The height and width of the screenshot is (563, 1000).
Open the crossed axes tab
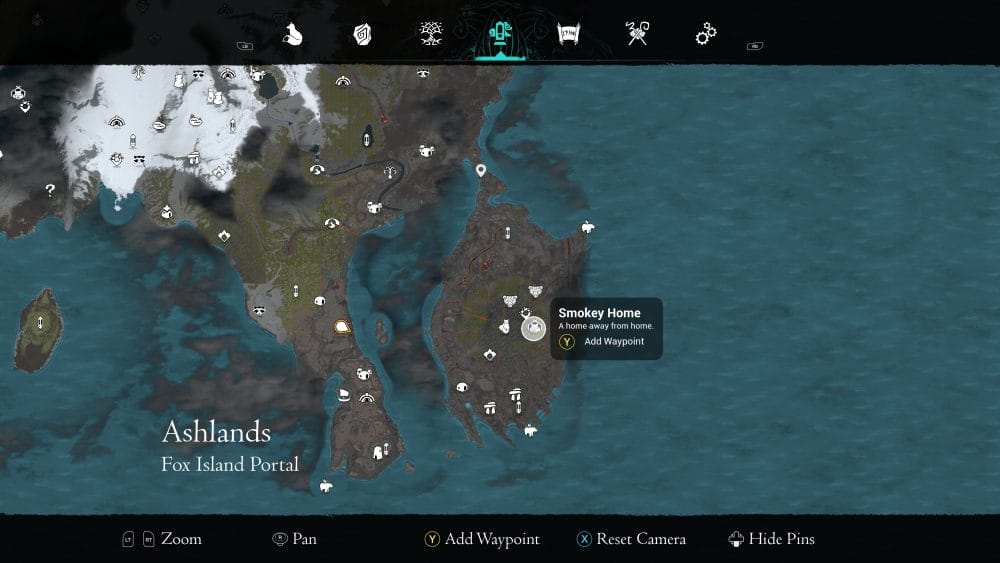637,35
